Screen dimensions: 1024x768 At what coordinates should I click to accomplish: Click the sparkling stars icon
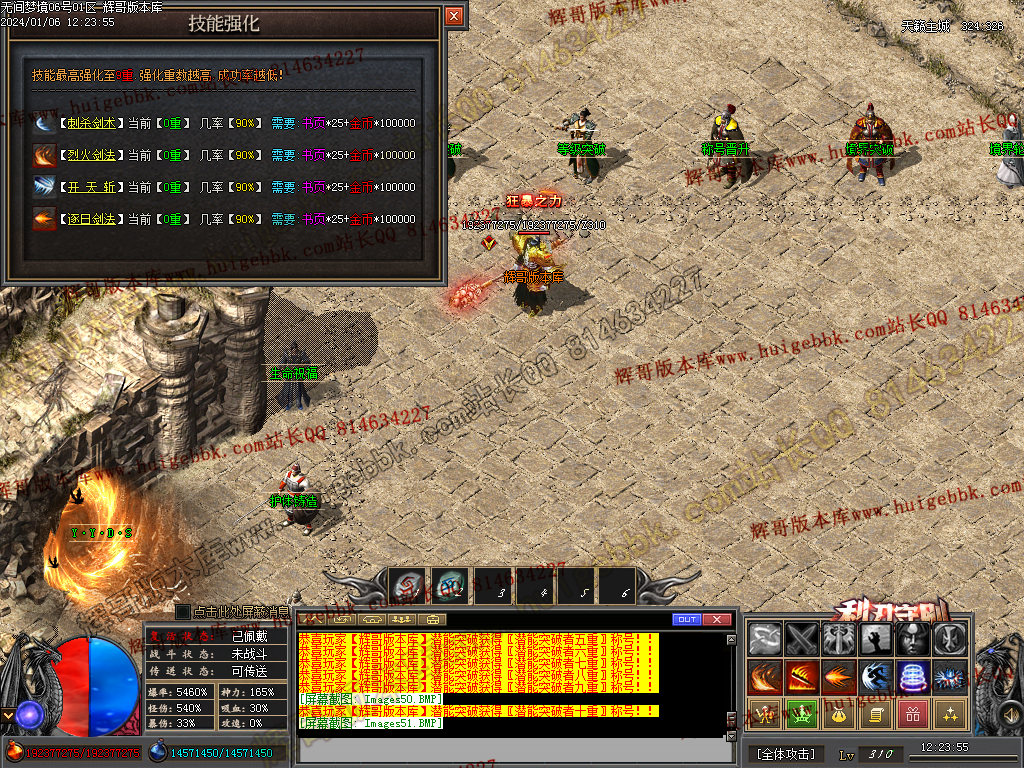[949, 714]
